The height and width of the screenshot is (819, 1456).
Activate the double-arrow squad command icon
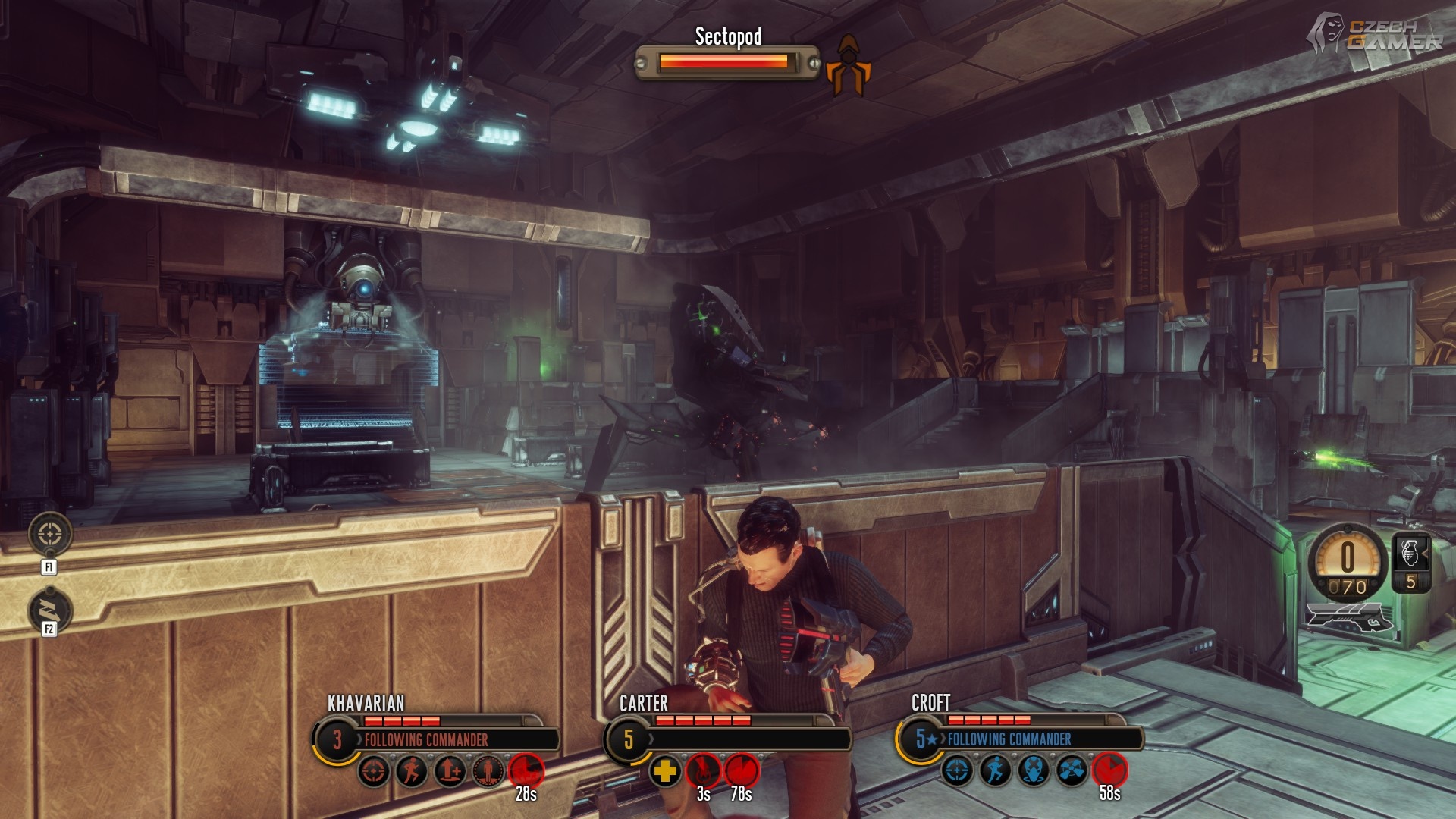(50, 610)
